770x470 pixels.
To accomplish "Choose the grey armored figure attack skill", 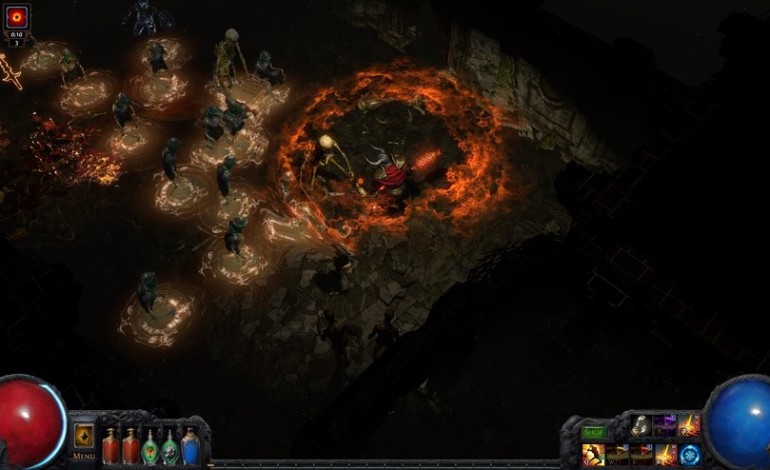I will 641,426.
